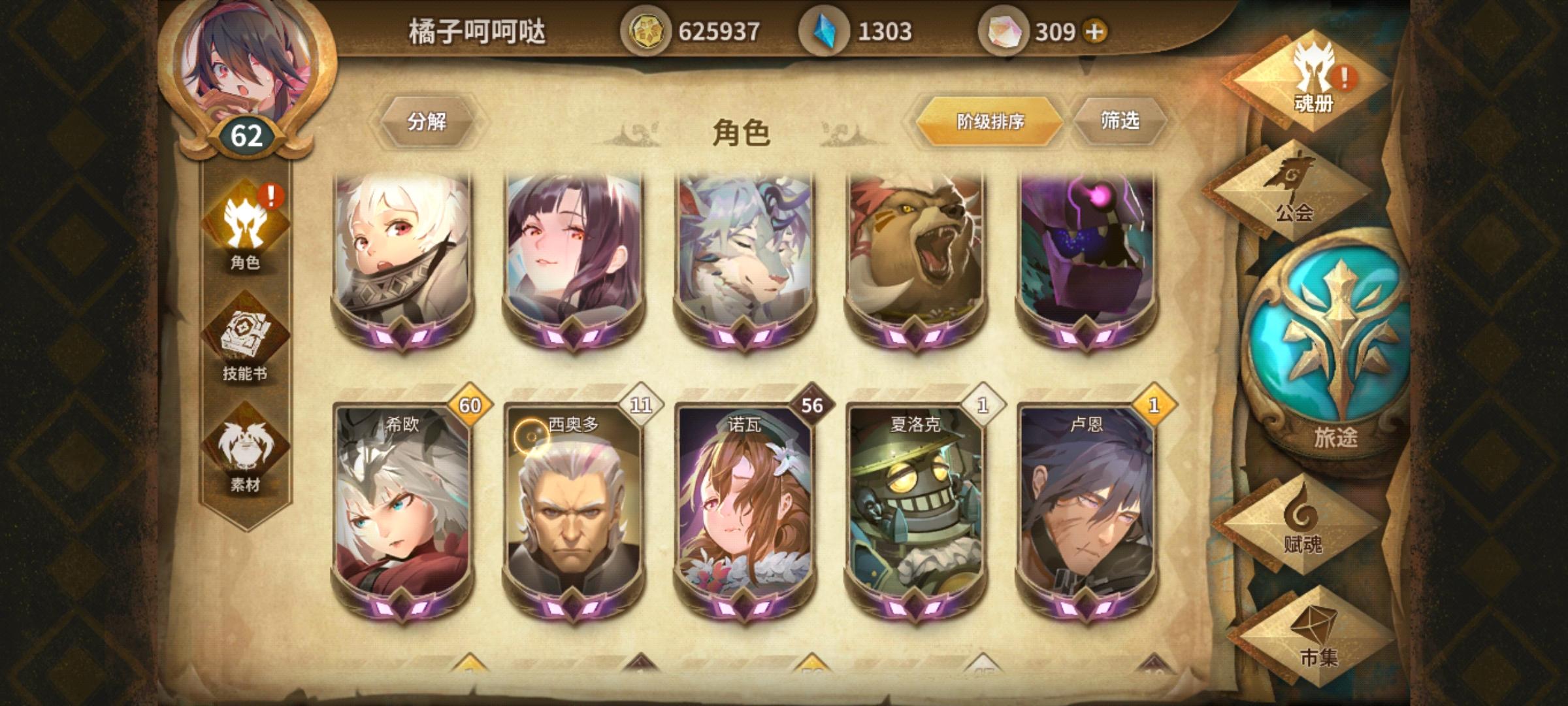Switch to the 角色 tab header

coord(740,129)
